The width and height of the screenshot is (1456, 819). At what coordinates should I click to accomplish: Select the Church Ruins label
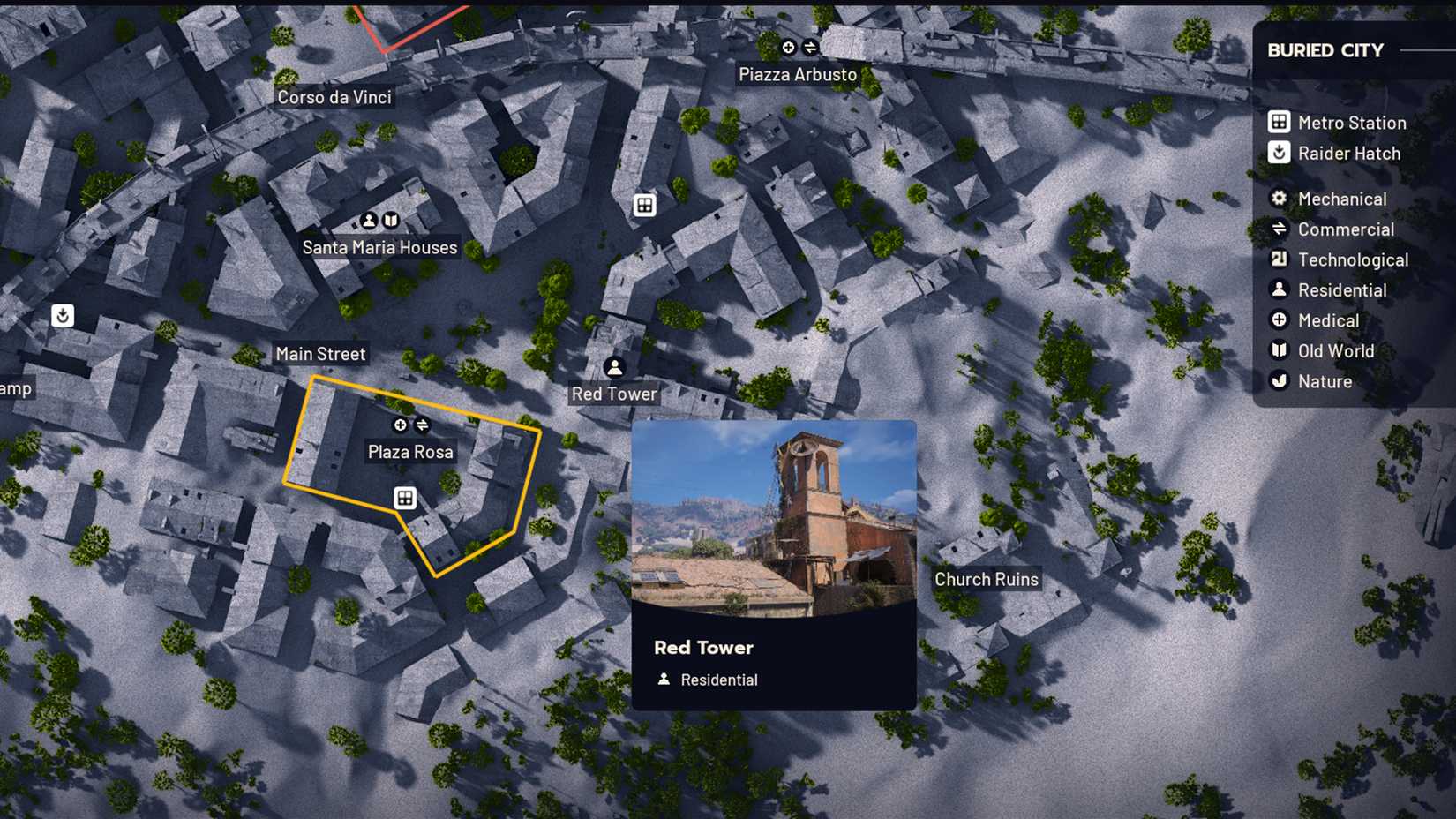point(987,579)
